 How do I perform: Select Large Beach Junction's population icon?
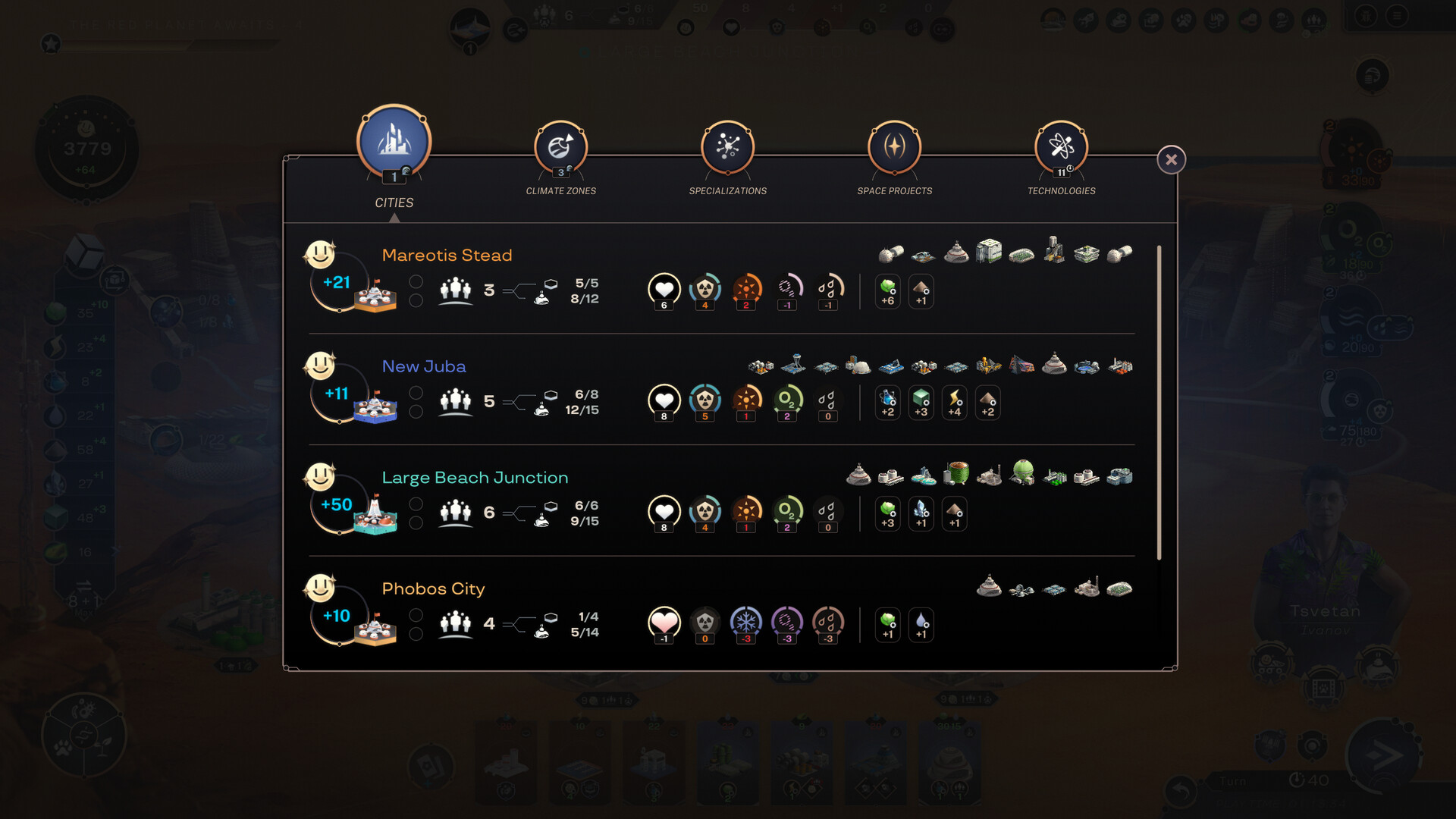[455, 513]
